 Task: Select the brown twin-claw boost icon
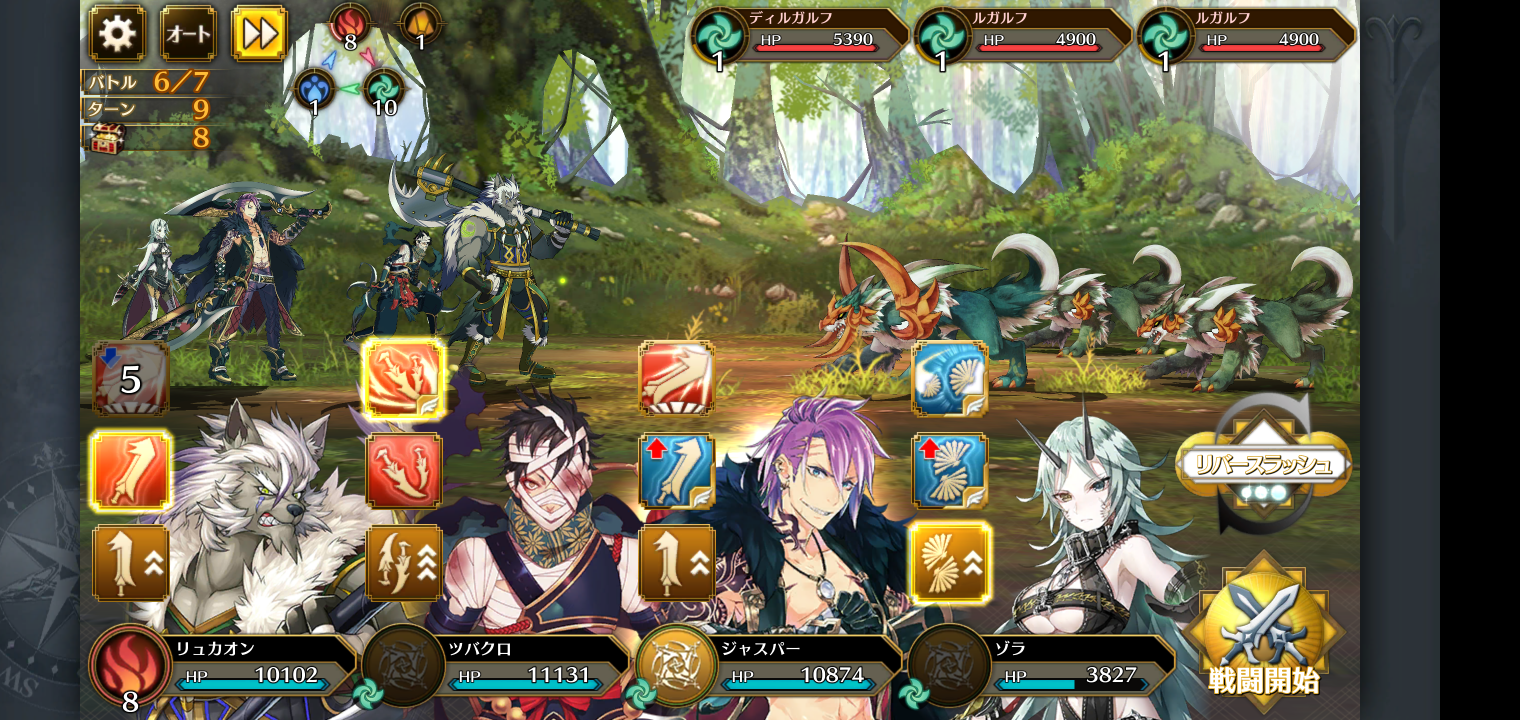click(404, 562)
